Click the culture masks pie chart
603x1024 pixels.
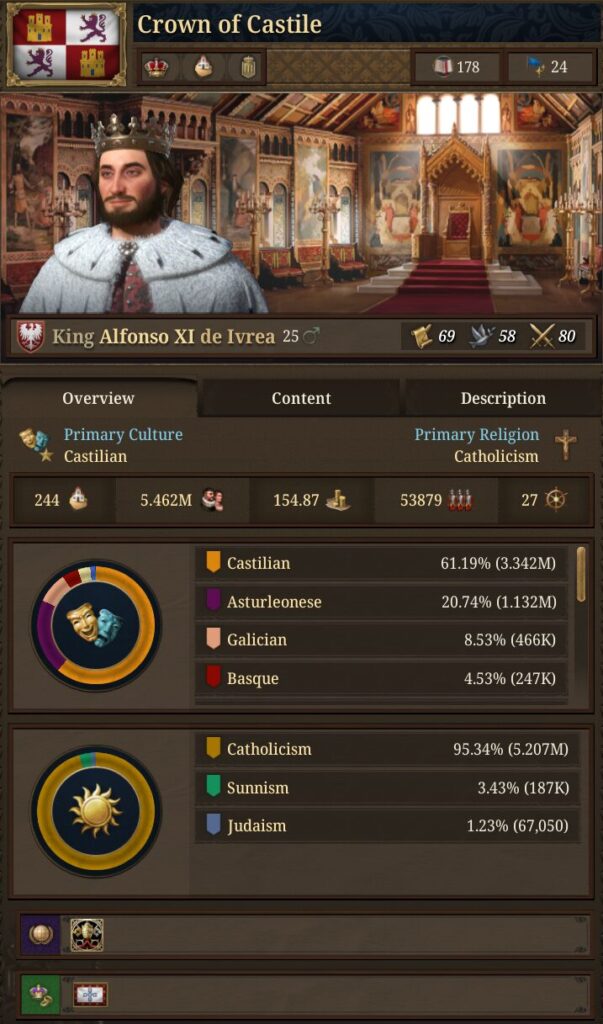click(95, 625)
